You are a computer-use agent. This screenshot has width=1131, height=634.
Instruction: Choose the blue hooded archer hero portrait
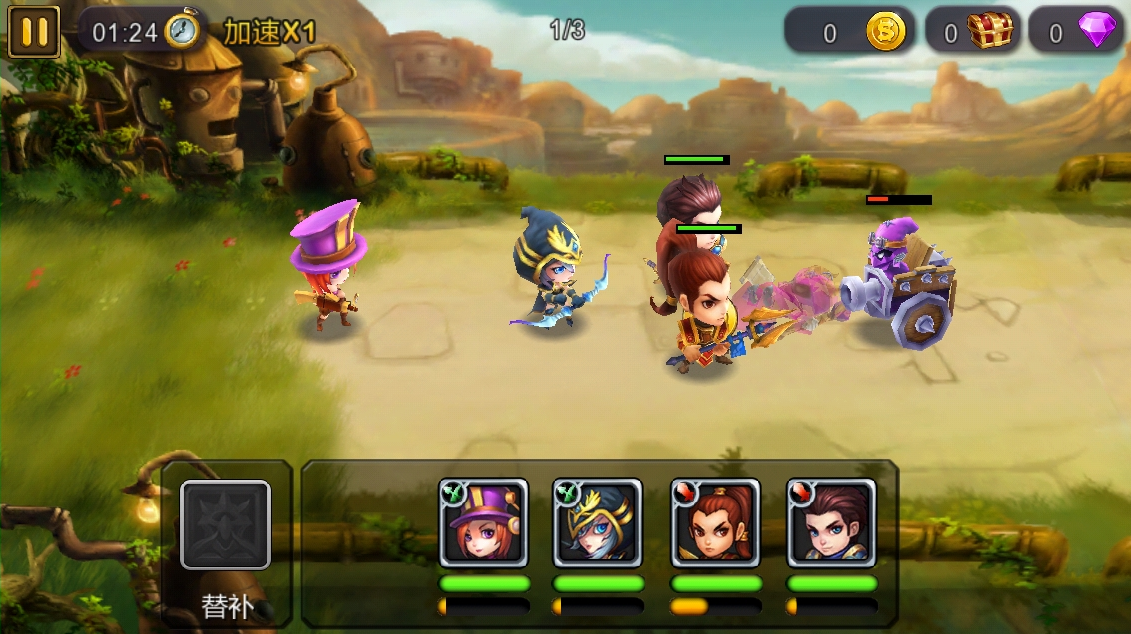click(598, 523)
